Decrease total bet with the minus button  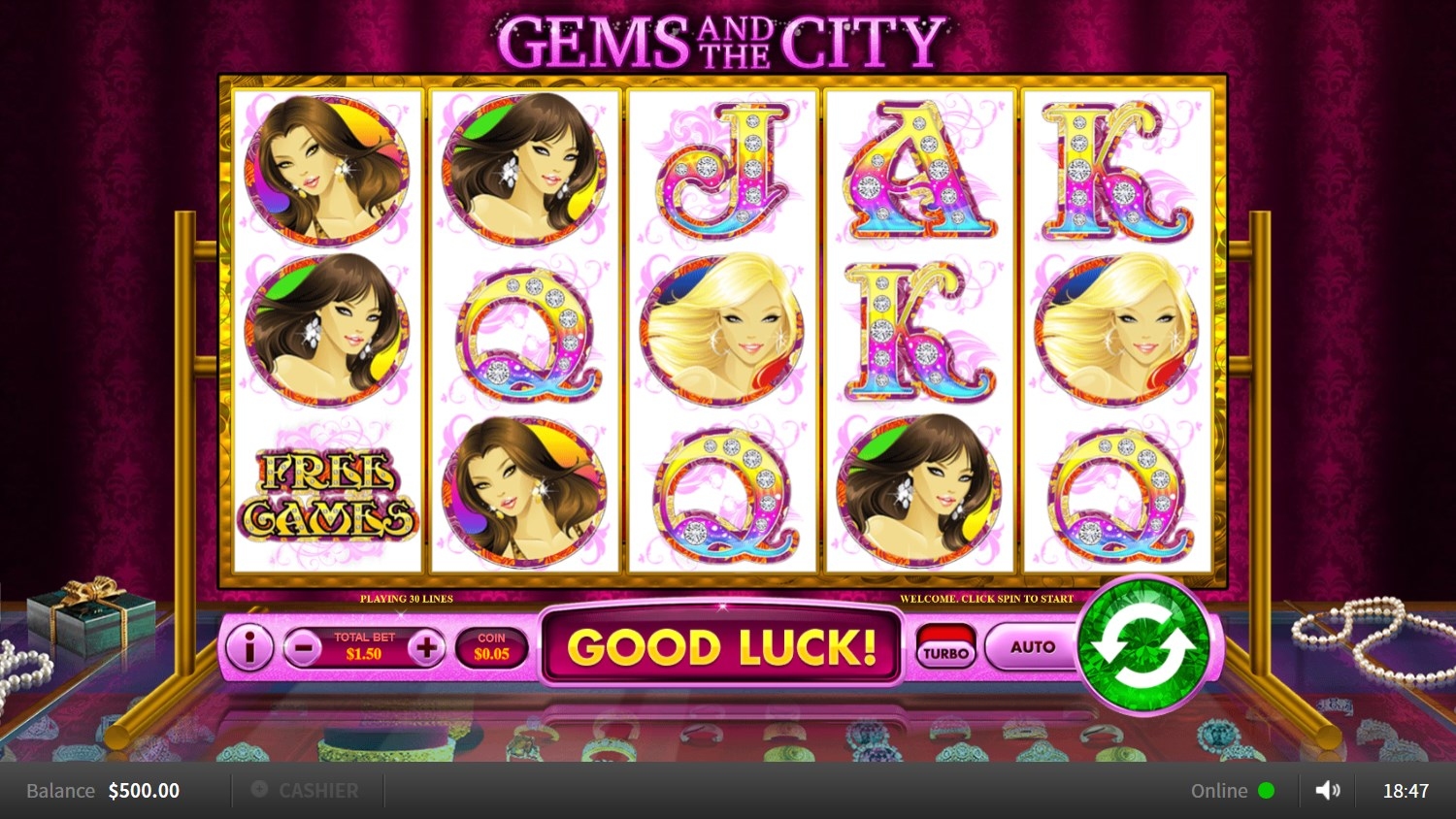click(x=303, y=647)
